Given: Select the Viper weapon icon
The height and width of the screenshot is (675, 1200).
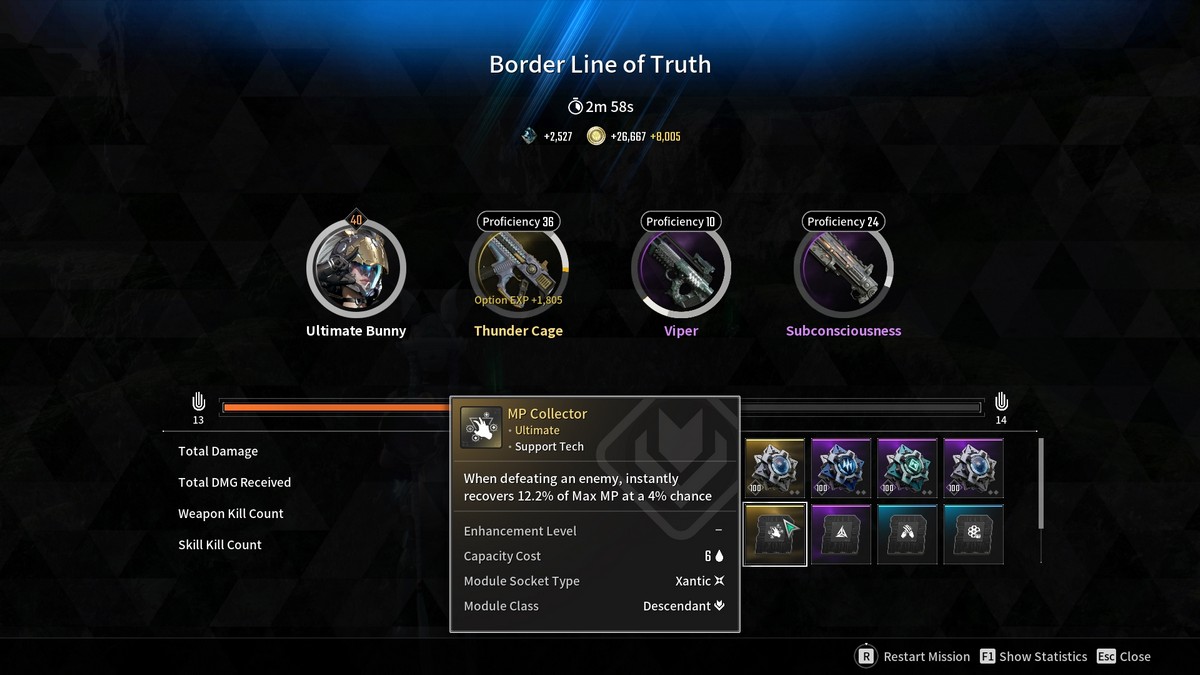Looking at the screenshot, I should click(x=681, y=268).
